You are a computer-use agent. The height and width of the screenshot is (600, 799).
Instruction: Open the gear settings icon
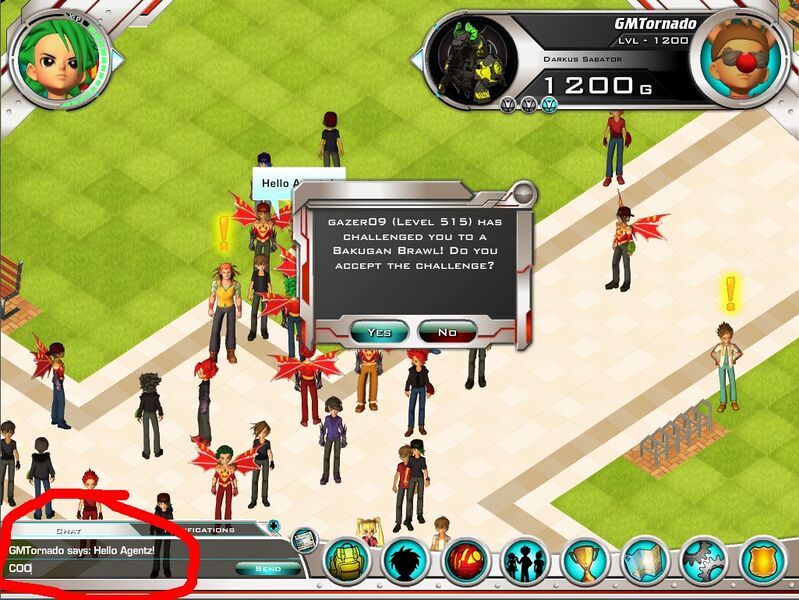click(x=704, y=561)
